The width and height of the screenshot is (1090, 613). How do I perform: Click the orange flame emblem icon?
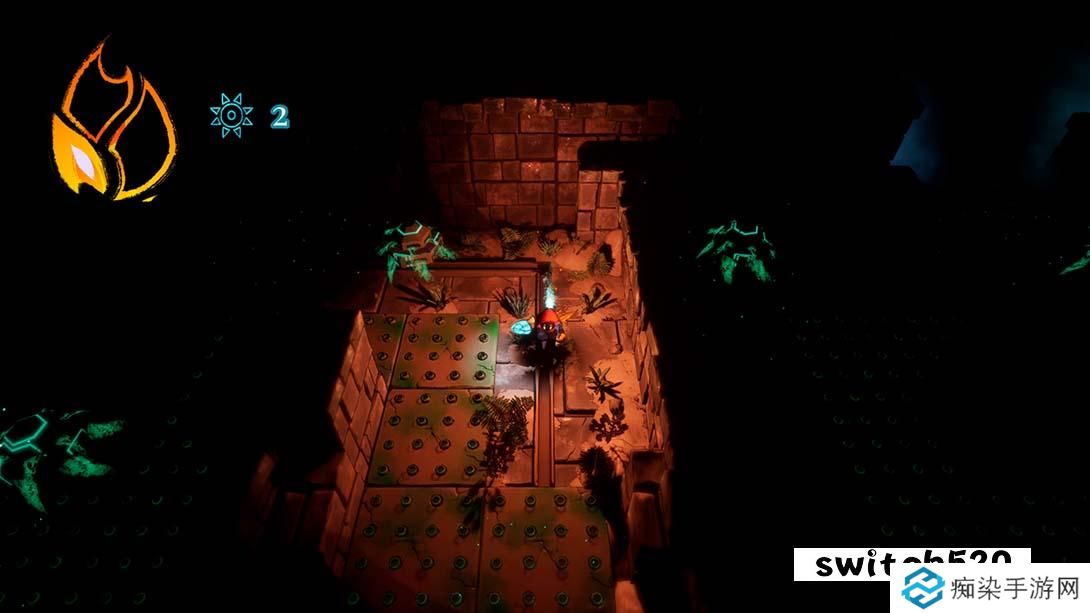[113, 125]
